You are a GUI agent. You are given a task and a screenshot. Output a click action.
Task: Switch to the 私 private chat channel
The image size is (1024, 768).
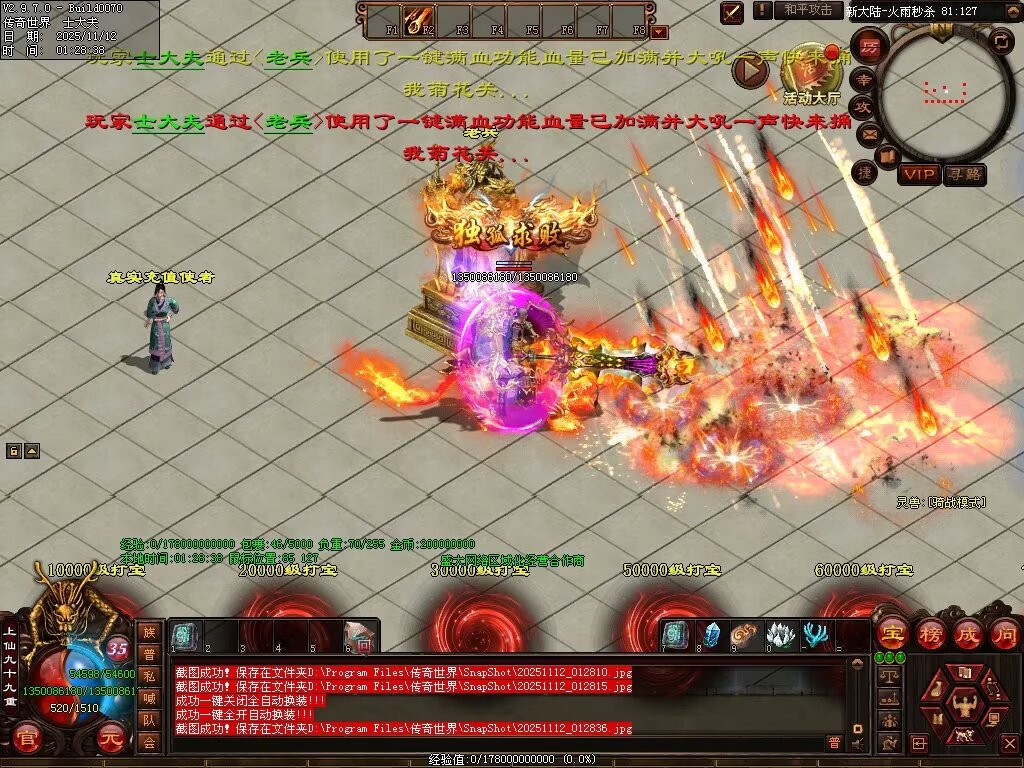pyautogui.click(x=148, y=676)
